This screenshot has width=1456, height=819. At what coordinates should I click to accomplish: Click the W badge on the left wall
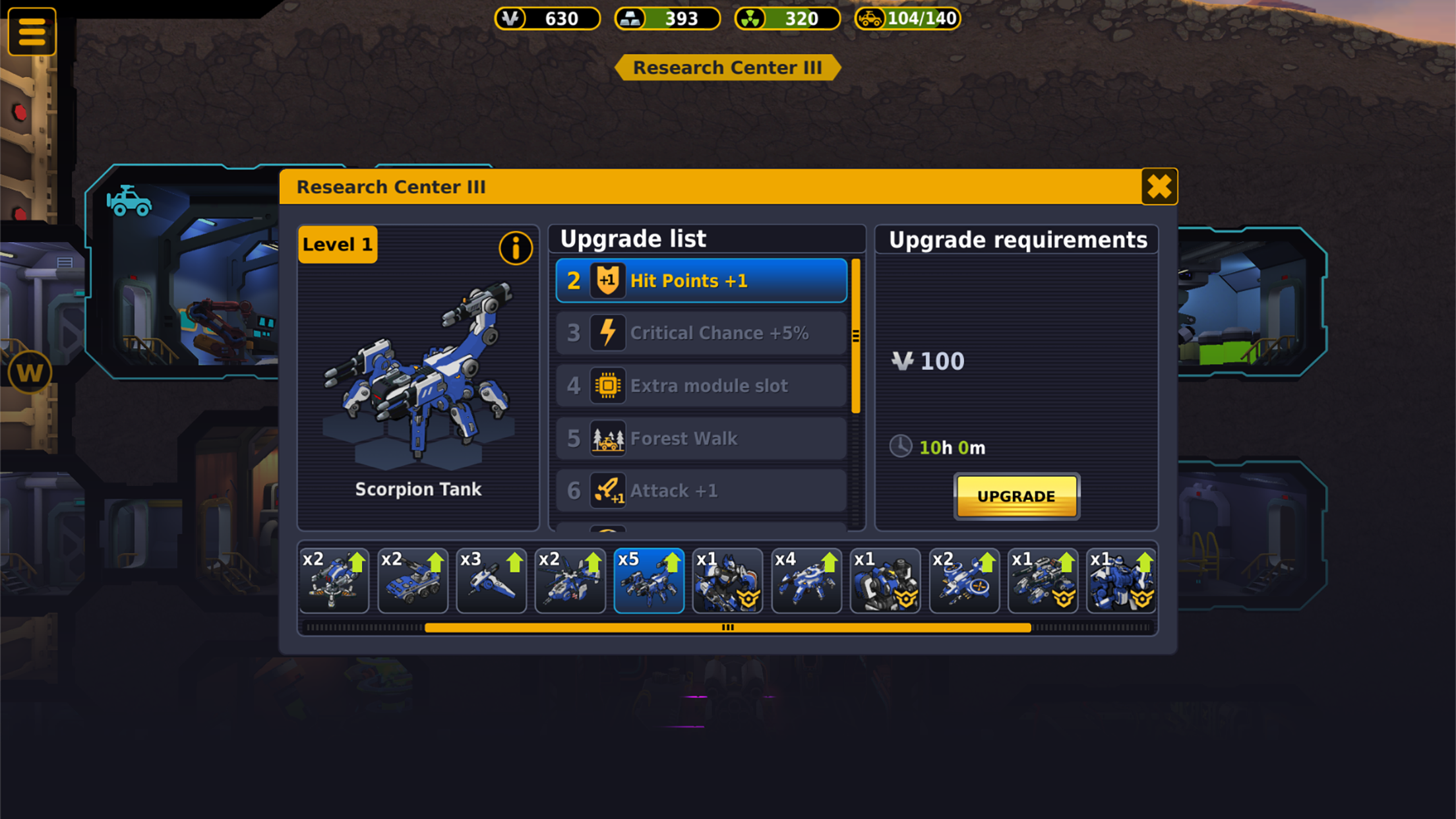30,371
